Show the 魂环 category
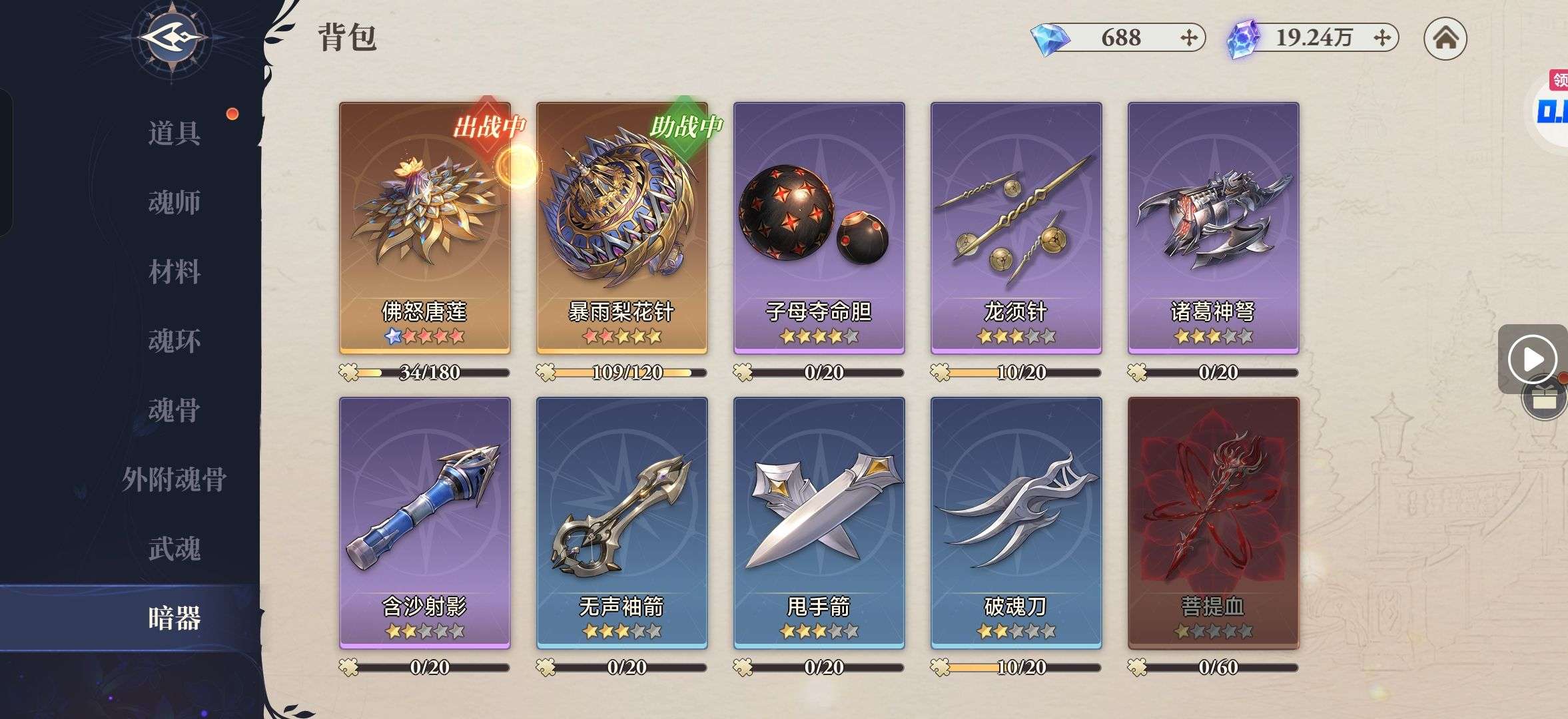Image resolution: width=1568 pixels, height=719 pixels. pyautogui.click(x=175, y=341)
